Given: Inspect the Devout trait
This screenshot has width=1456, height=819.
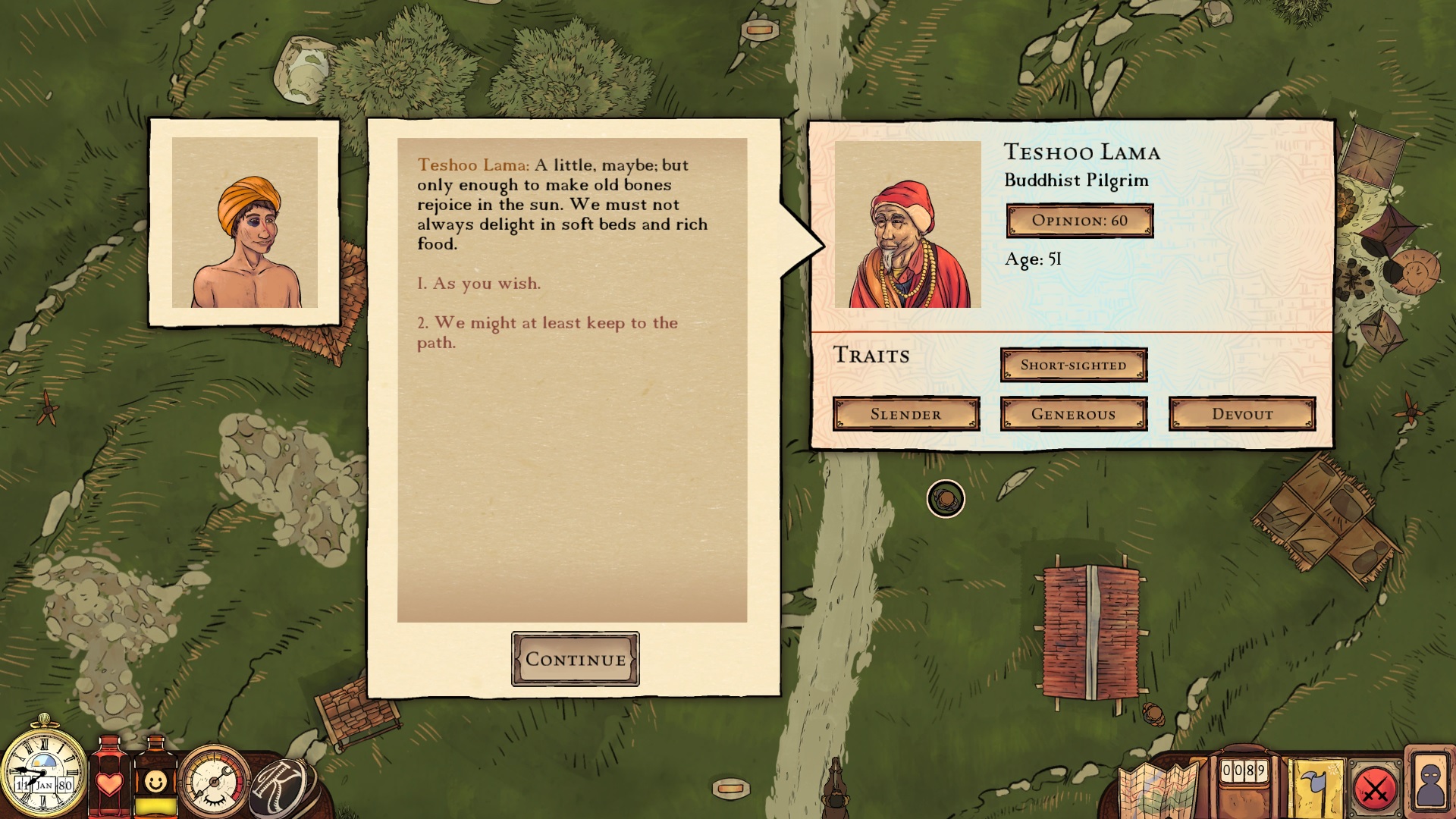Looking at the screenshot, I should 1241,414.
